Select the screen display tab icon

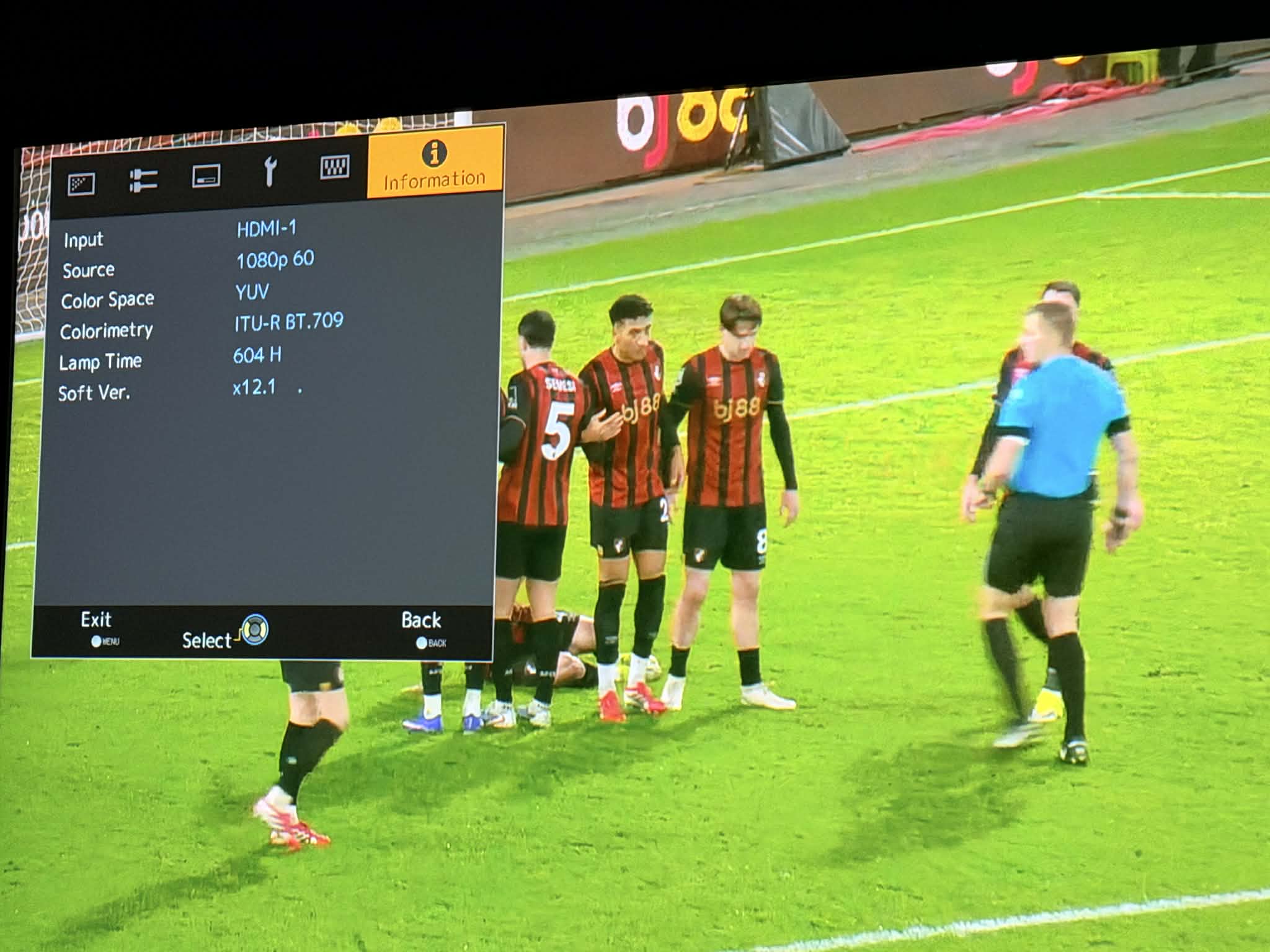(206, 176)
